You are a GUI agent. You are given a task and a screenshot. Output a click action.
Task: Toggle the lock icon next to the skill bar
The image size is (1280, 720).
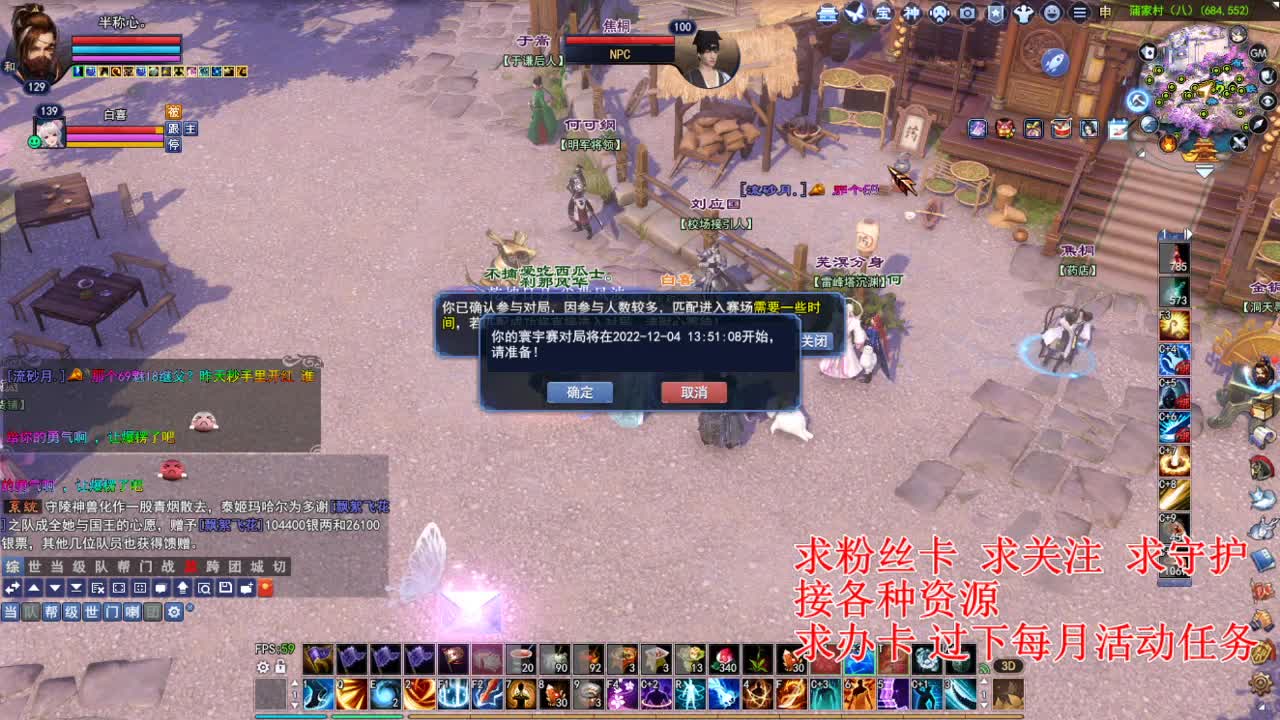point(280,667)
